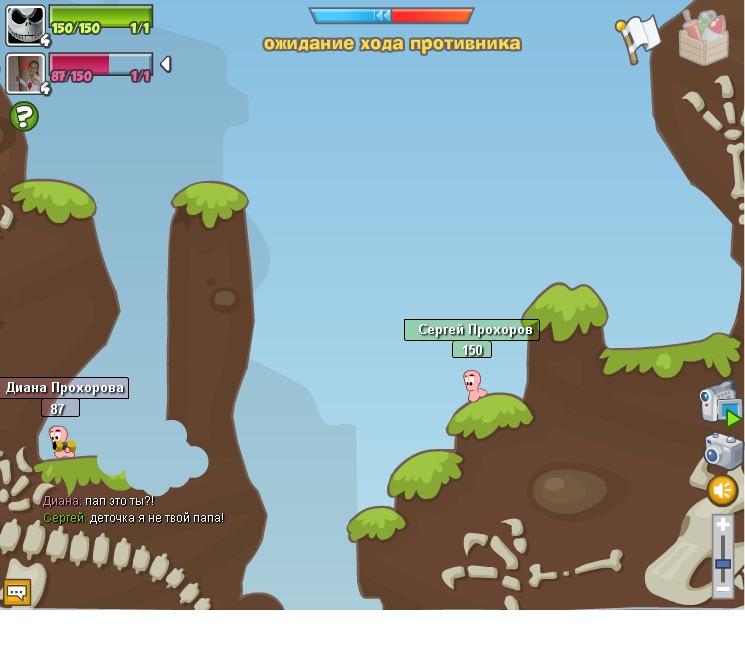Start video recording with the camcorder icon
The width and height of the screenshot is (745, 650).
point(719,403)
